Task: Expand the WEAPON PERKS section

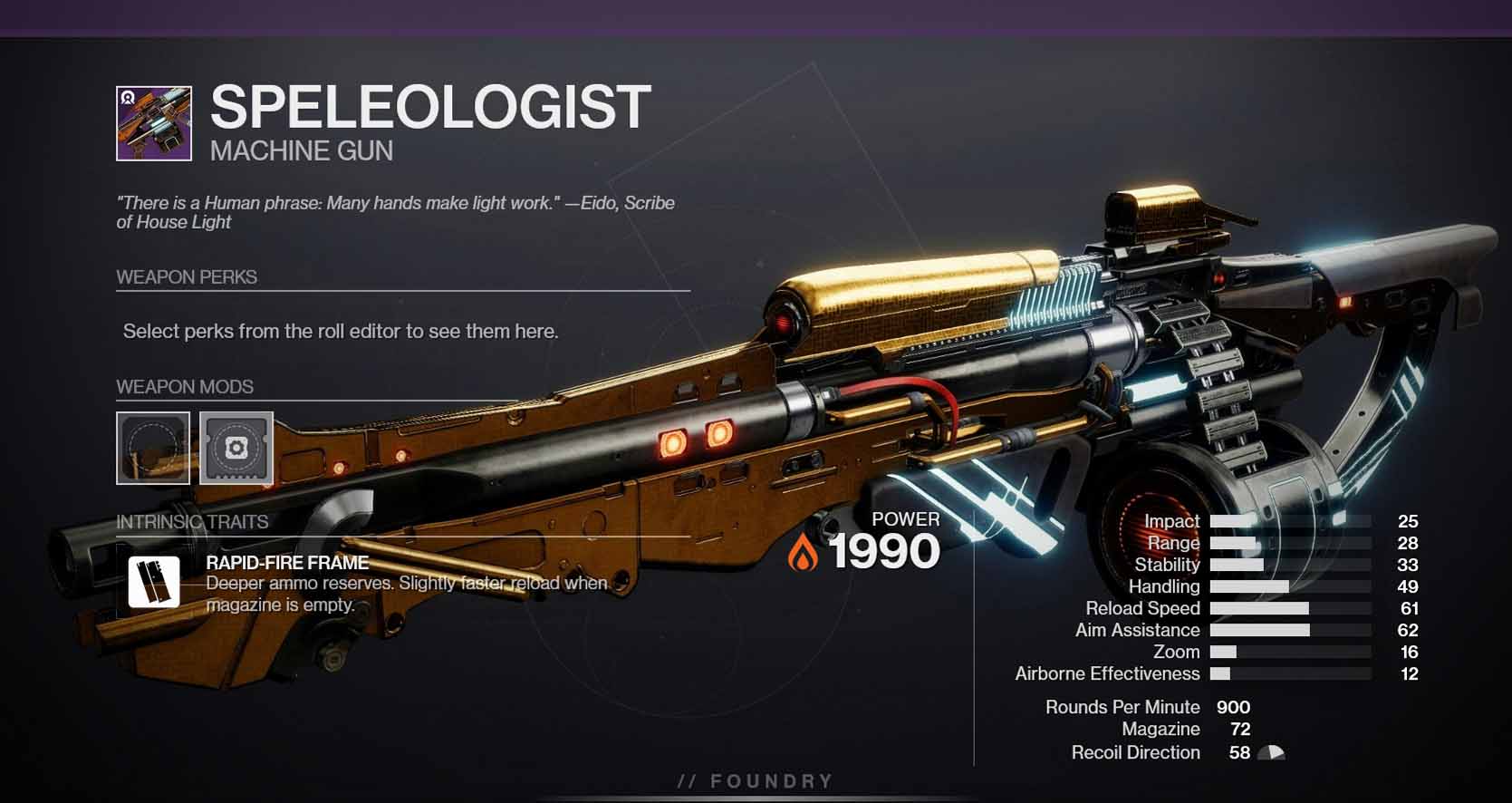Action: (186, 277)
